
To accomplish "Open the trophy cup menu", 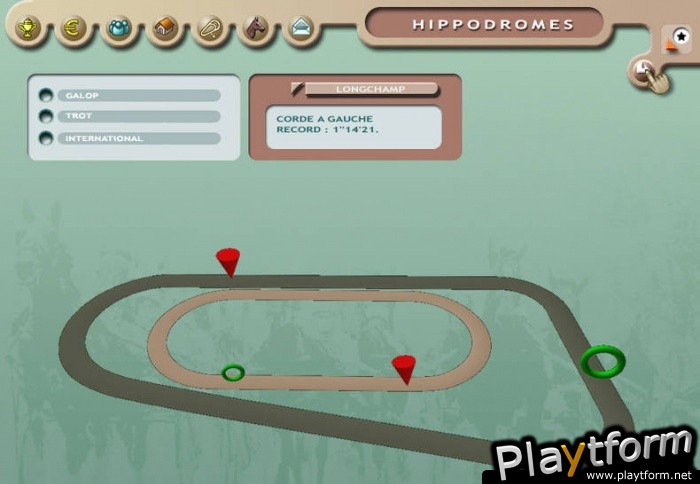I will click(x=27, y=27).
